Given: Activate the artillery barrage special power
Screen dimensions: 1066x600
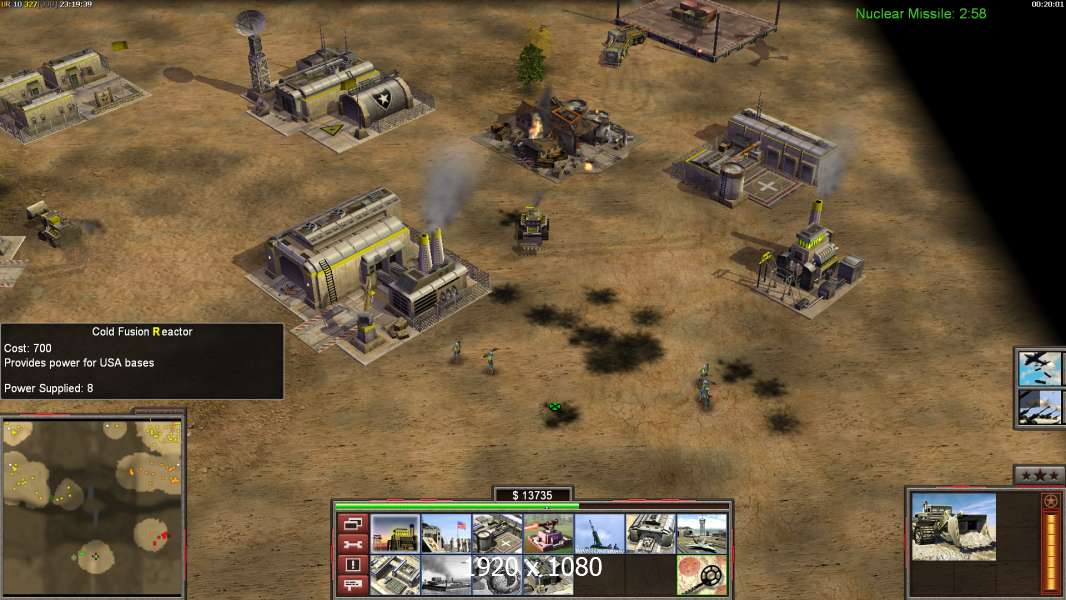Looking at the screenshot, I should pyautogui.click(x=1040, y=406).
